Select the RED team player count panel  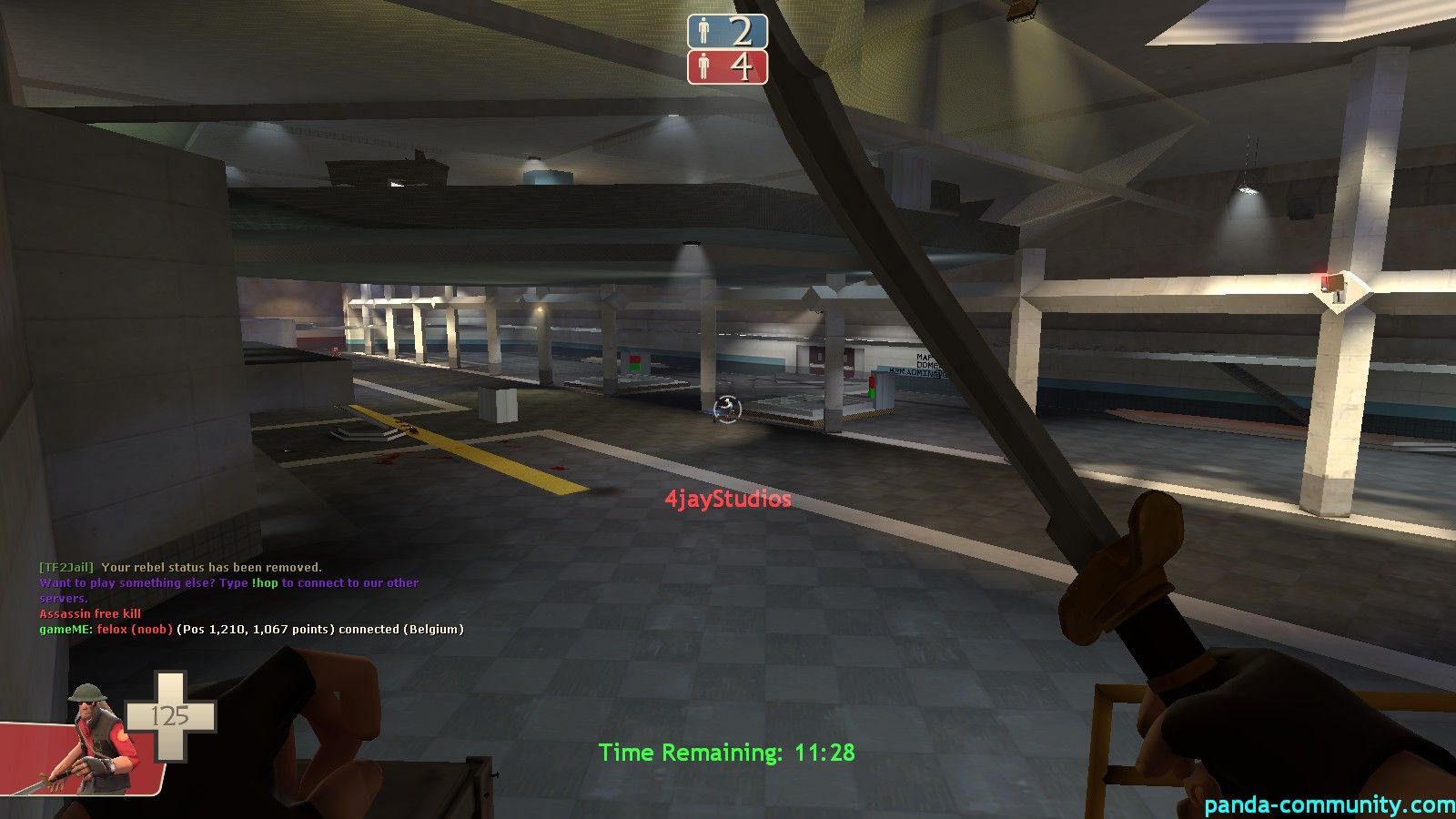[727, 67]
